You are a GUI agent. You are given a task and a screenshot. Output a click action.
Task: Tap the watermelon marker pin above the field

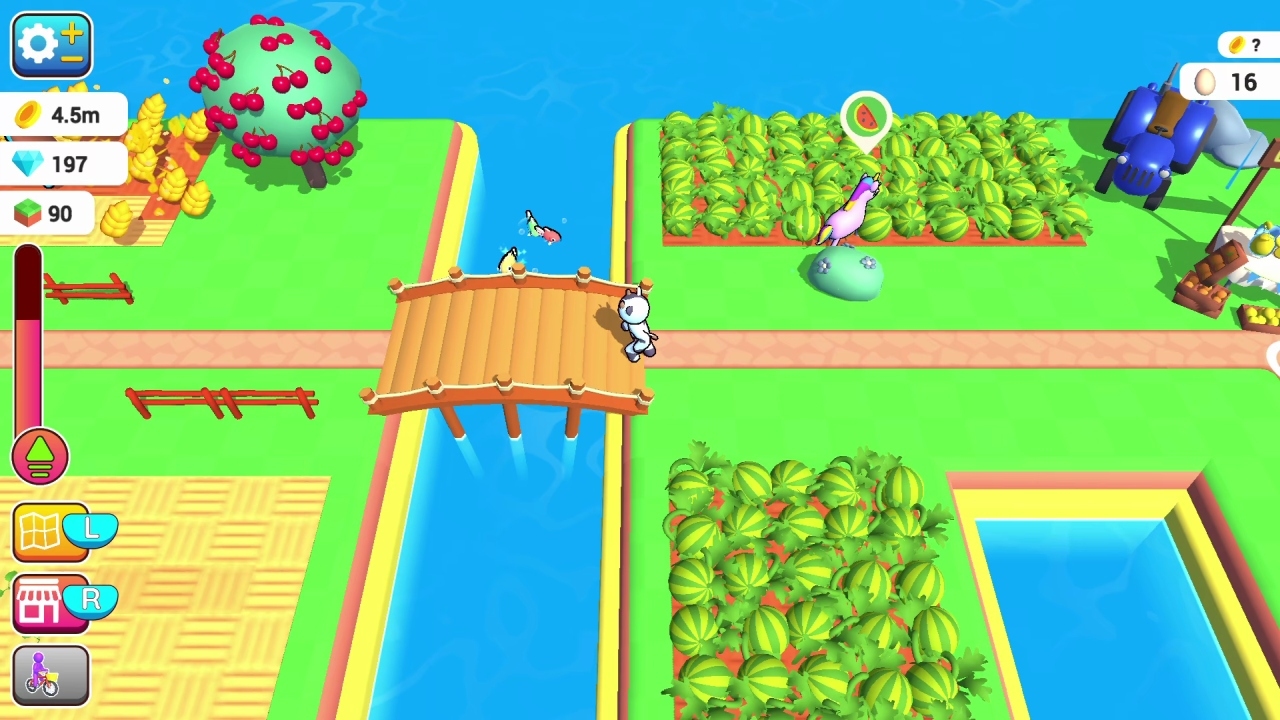(x=866, y=118)
